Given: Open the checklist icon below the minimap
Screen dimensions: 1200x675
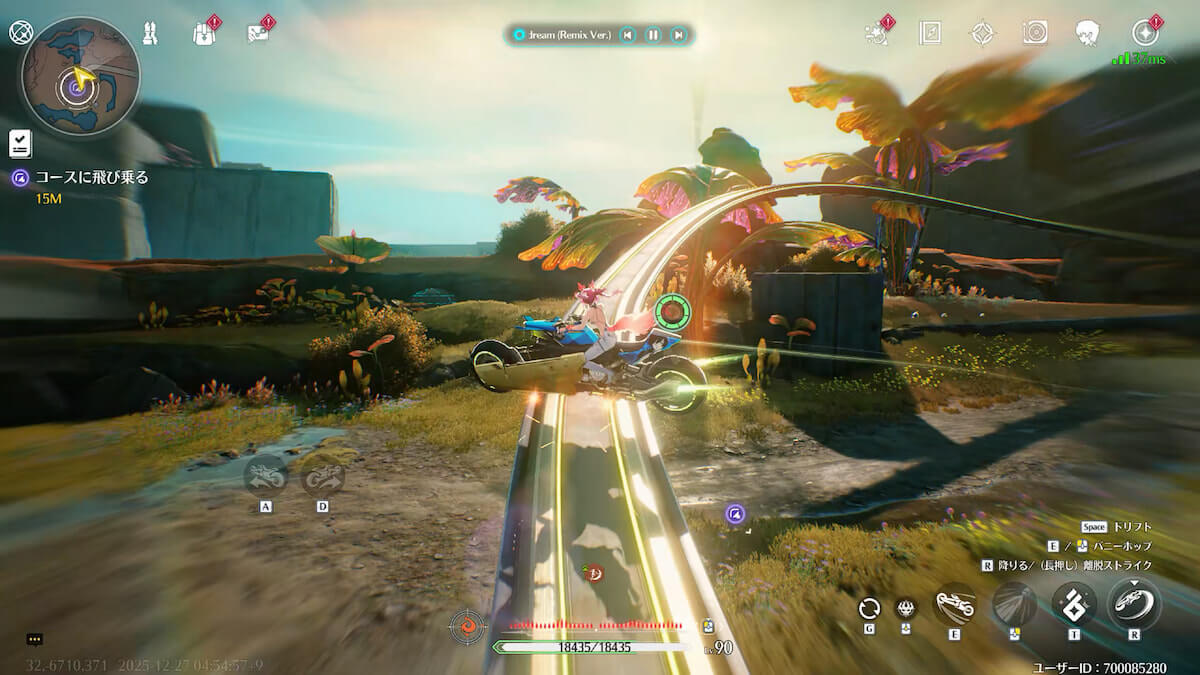Looking at the screenshot, I should [x=20, y=144].
